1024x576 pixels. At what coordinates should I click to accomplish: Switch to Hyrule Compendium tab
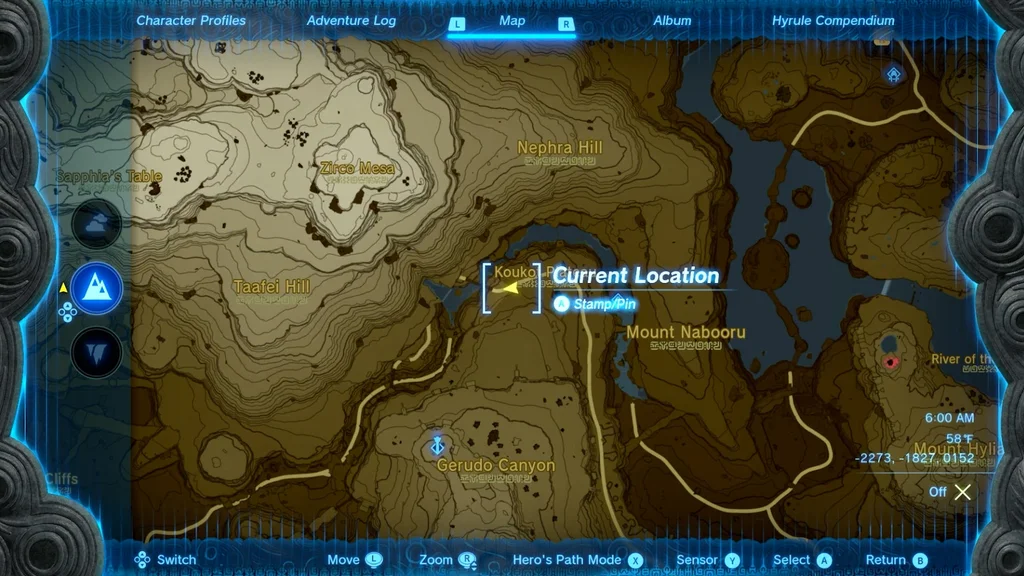[x=833, y=20]
